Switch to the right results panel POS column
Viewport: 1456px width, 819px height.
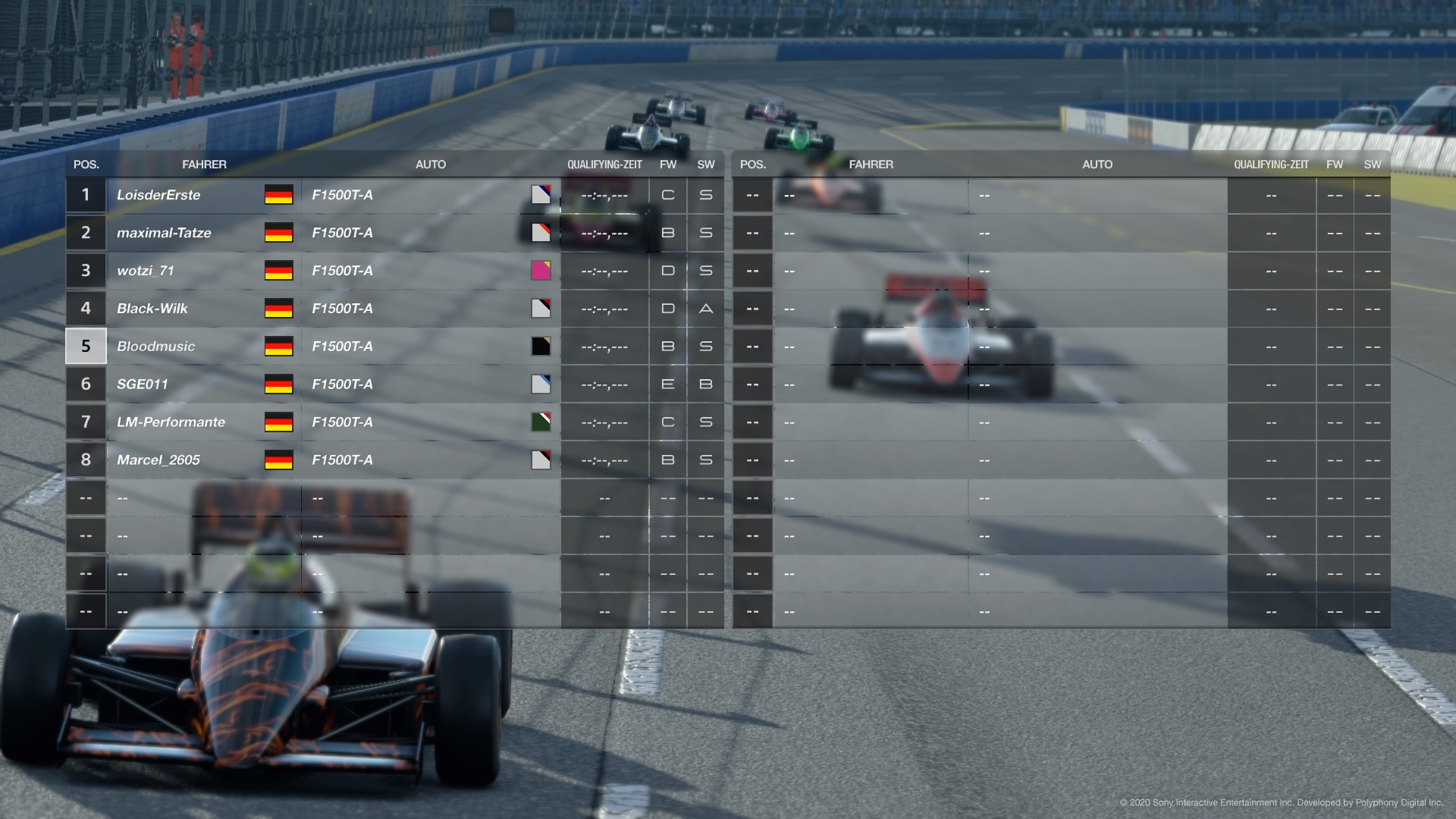coord(753,164)
